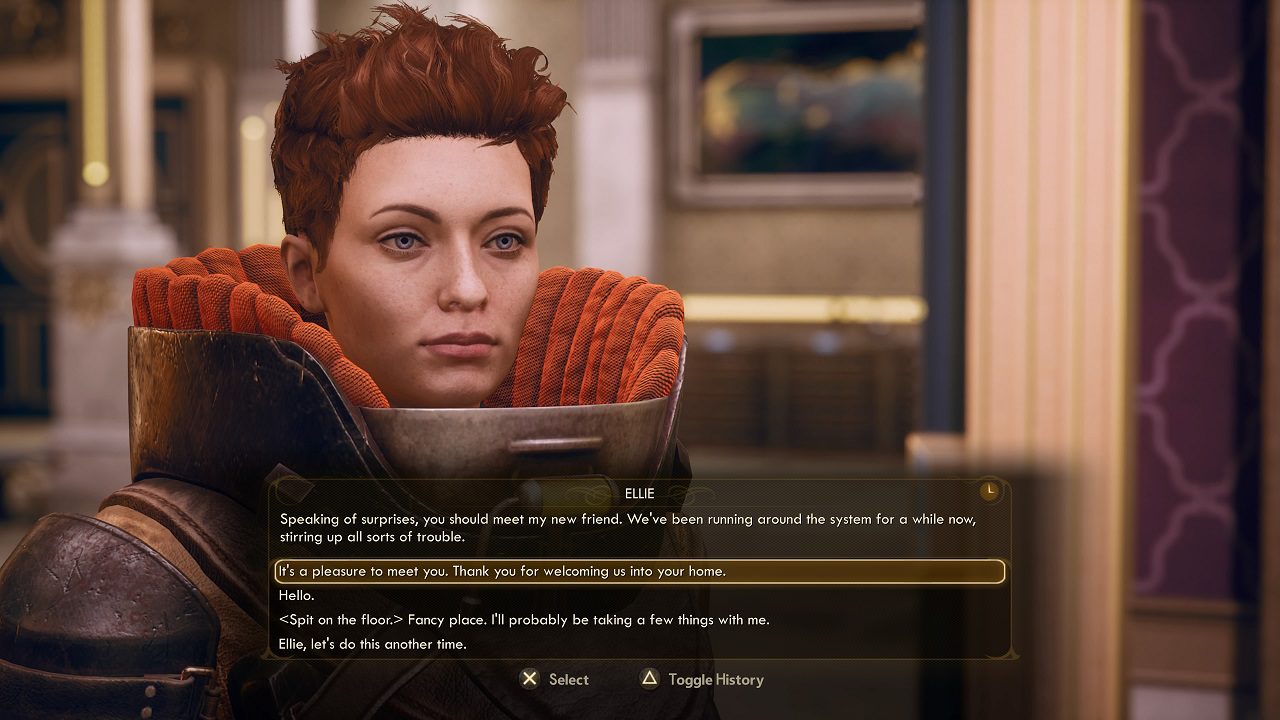Viewport: 1280px width, 720px height.
Task: Choose "Ellie, let's do this another time"
Action: (x=373, y=645)
